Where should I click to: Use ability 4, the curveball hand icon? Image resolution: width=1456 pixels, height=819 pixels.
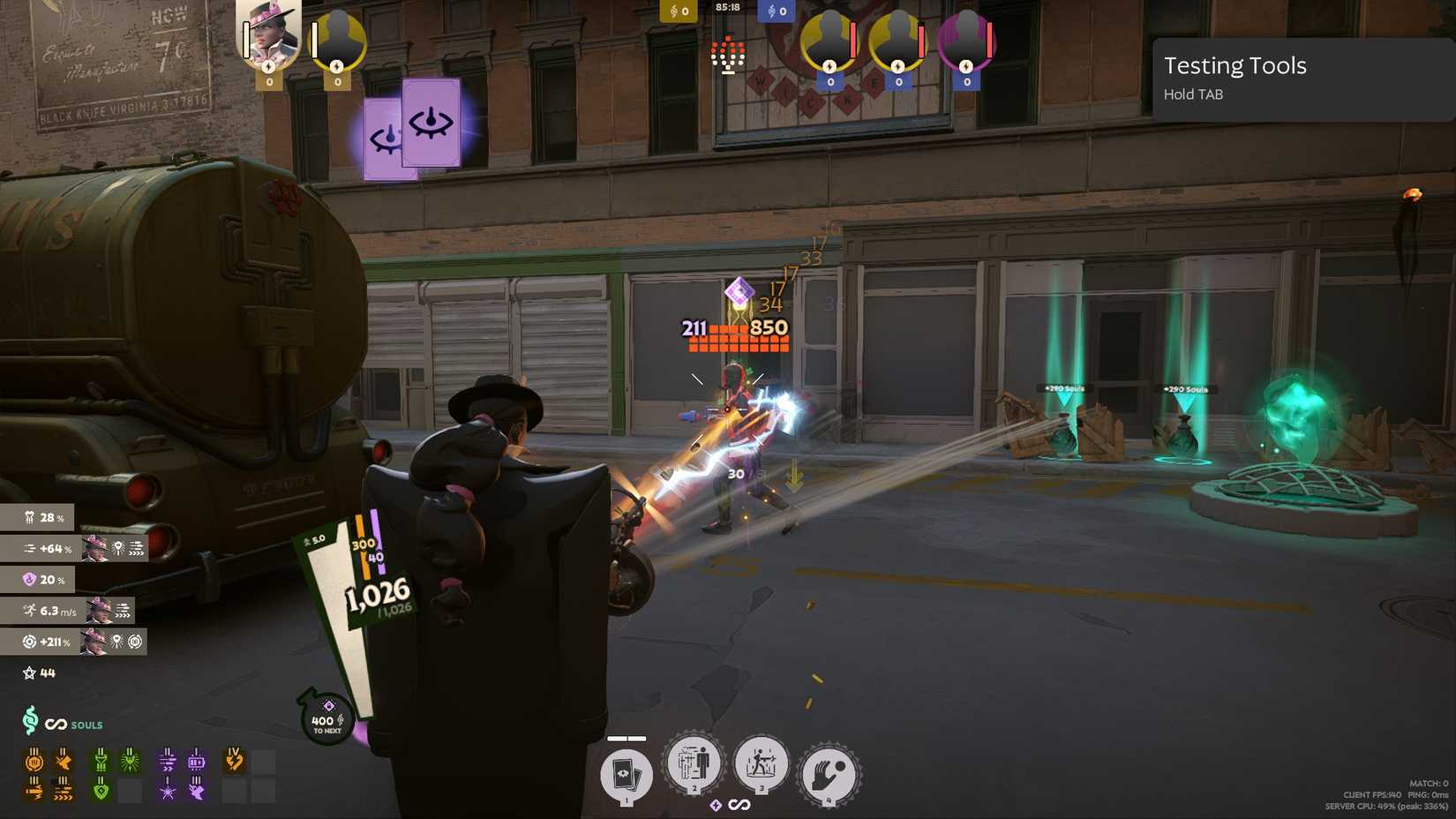tap(829, 773)
